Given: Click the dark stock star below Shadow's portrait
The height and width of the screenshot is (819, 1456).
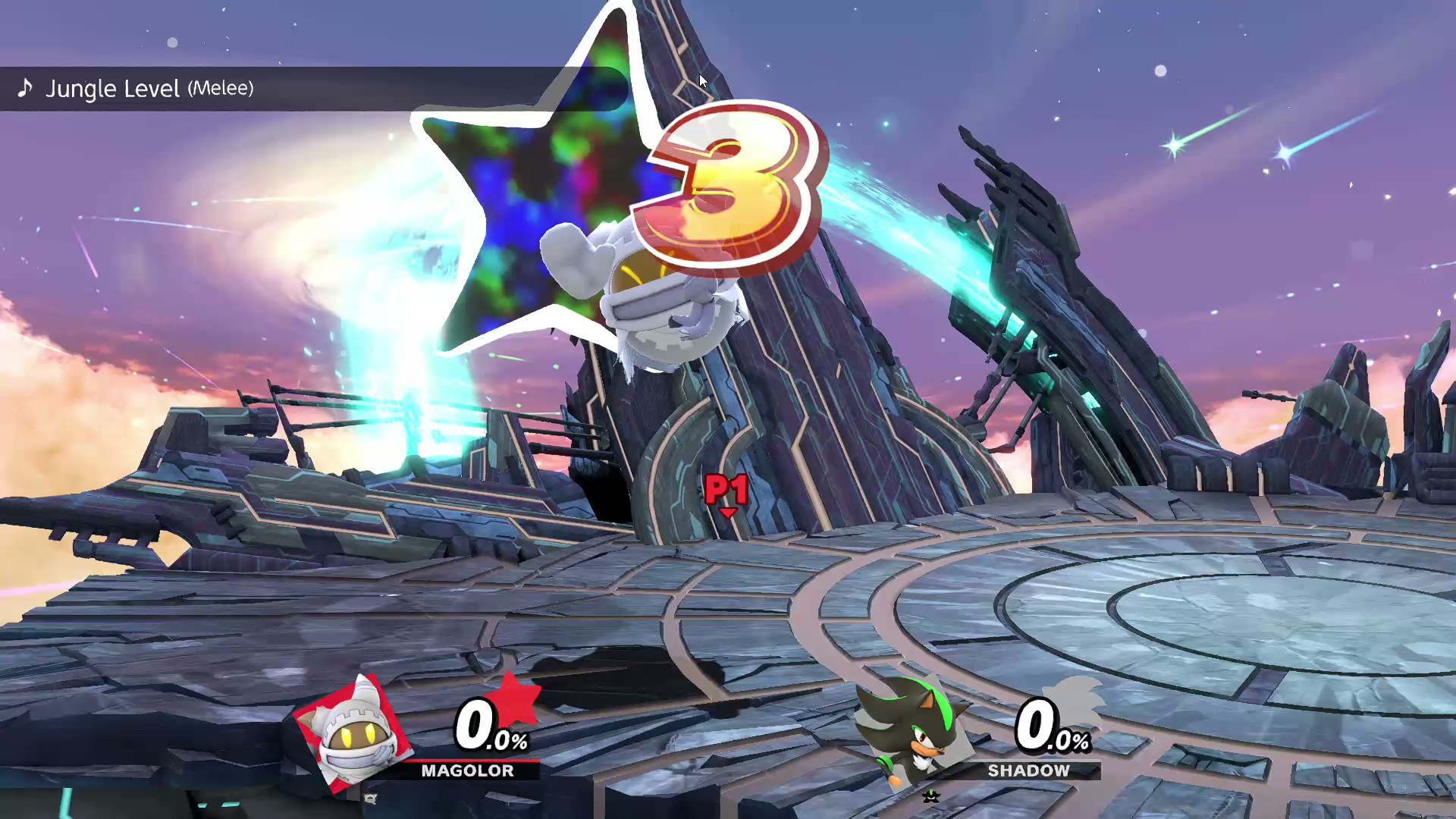Looking at the screenshot, I should (931, 796).
